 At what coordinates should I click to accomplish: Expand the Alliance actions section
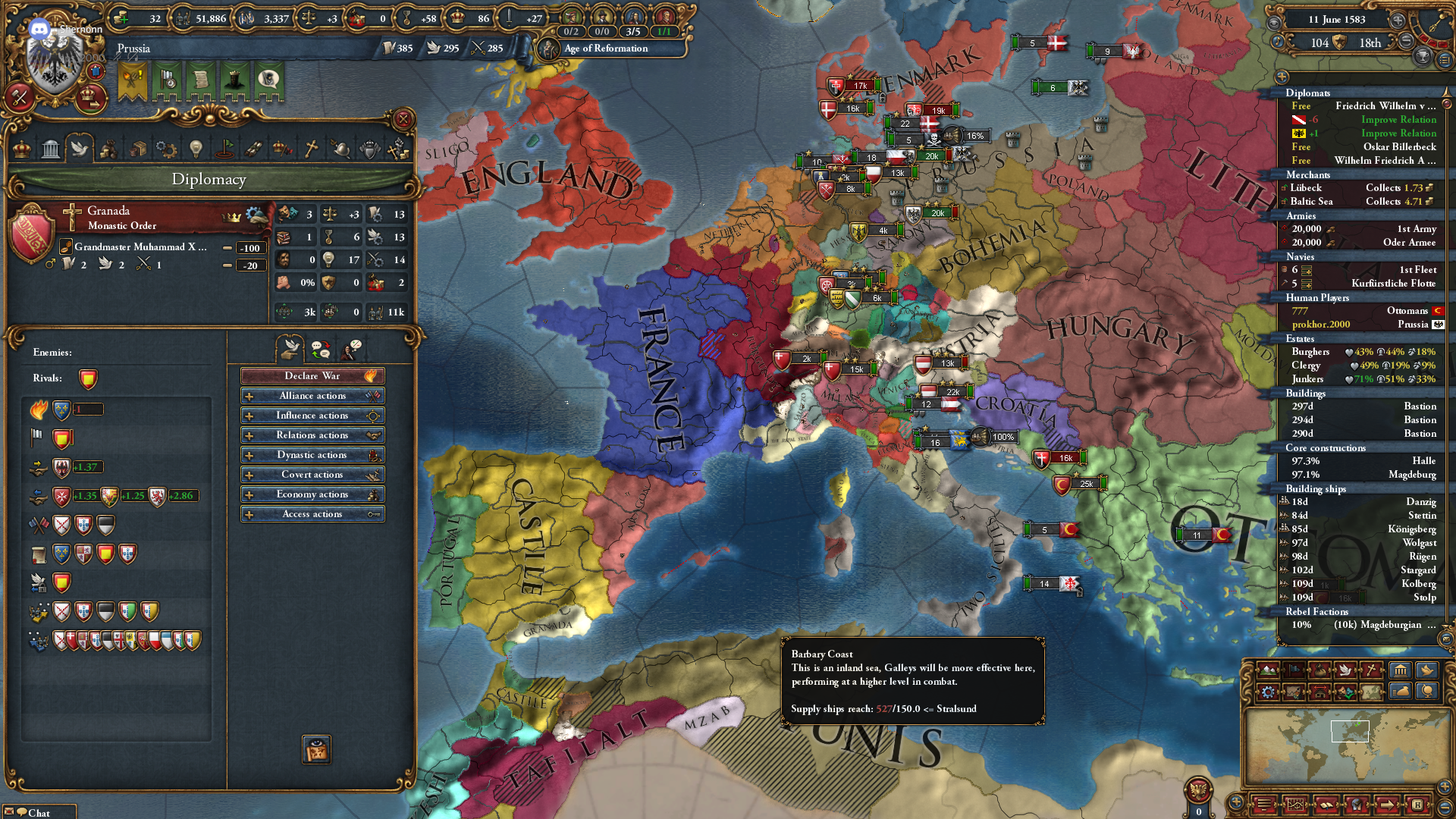(312, 395)
